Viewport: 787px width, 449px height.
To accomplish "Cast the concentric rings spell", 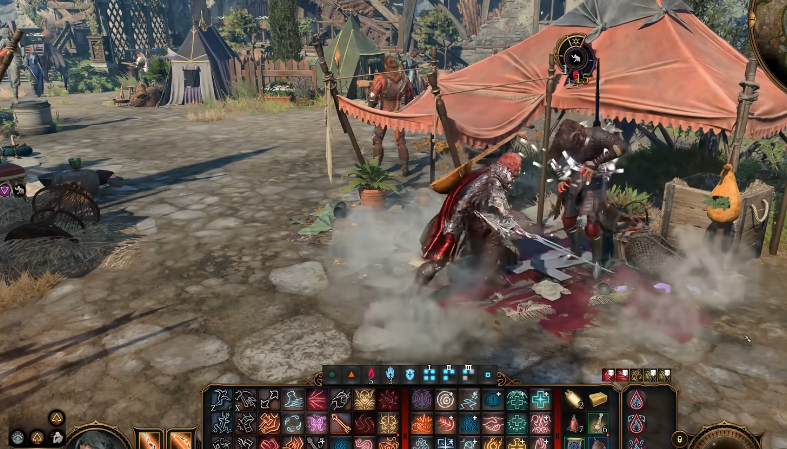I will (x=445, y=400).
